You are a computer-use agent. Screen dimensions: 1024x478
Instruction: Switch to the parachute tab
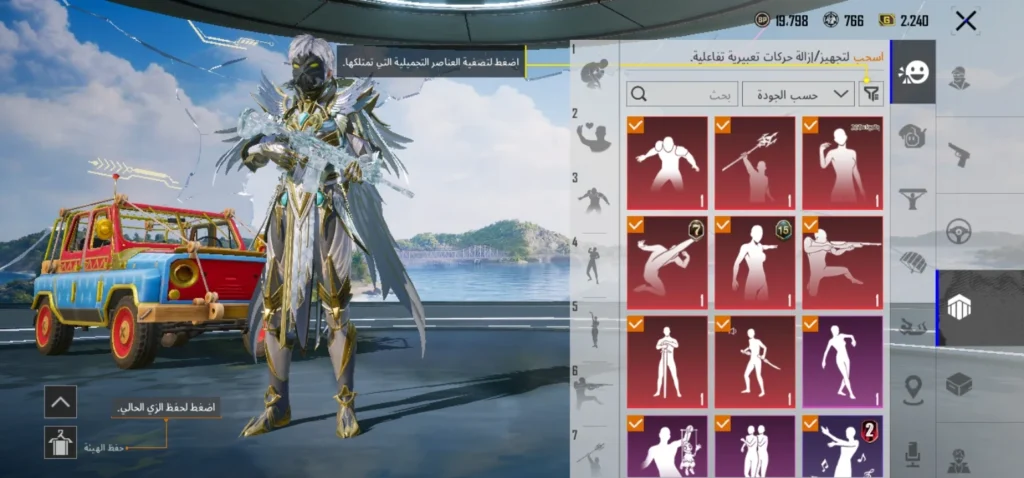click(913, 262)
